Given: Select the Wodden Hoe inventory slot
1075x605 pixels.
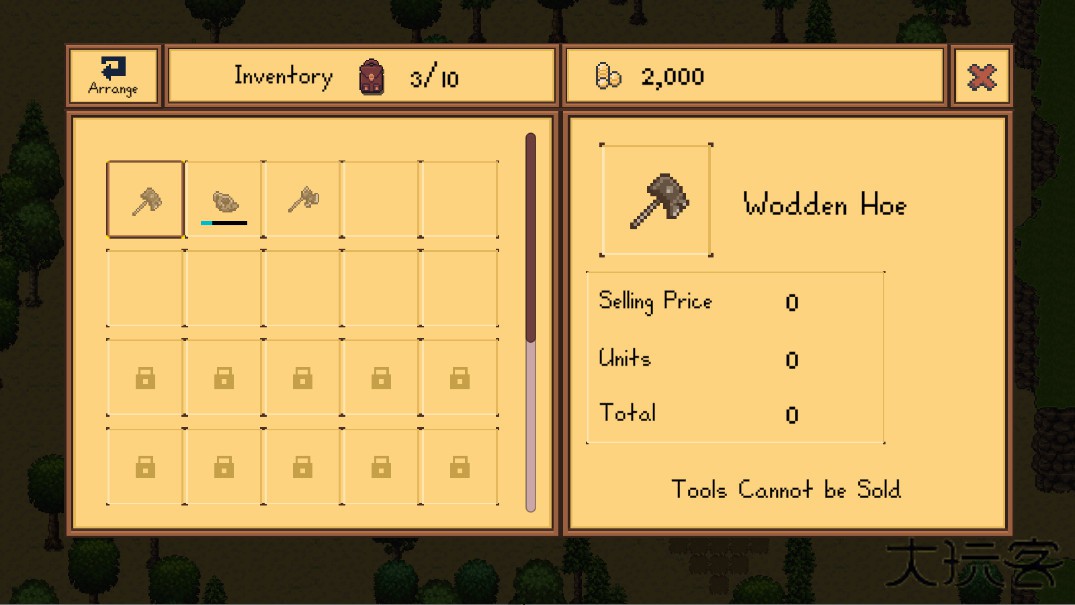Looking at the screenshot, I should 146,200.
